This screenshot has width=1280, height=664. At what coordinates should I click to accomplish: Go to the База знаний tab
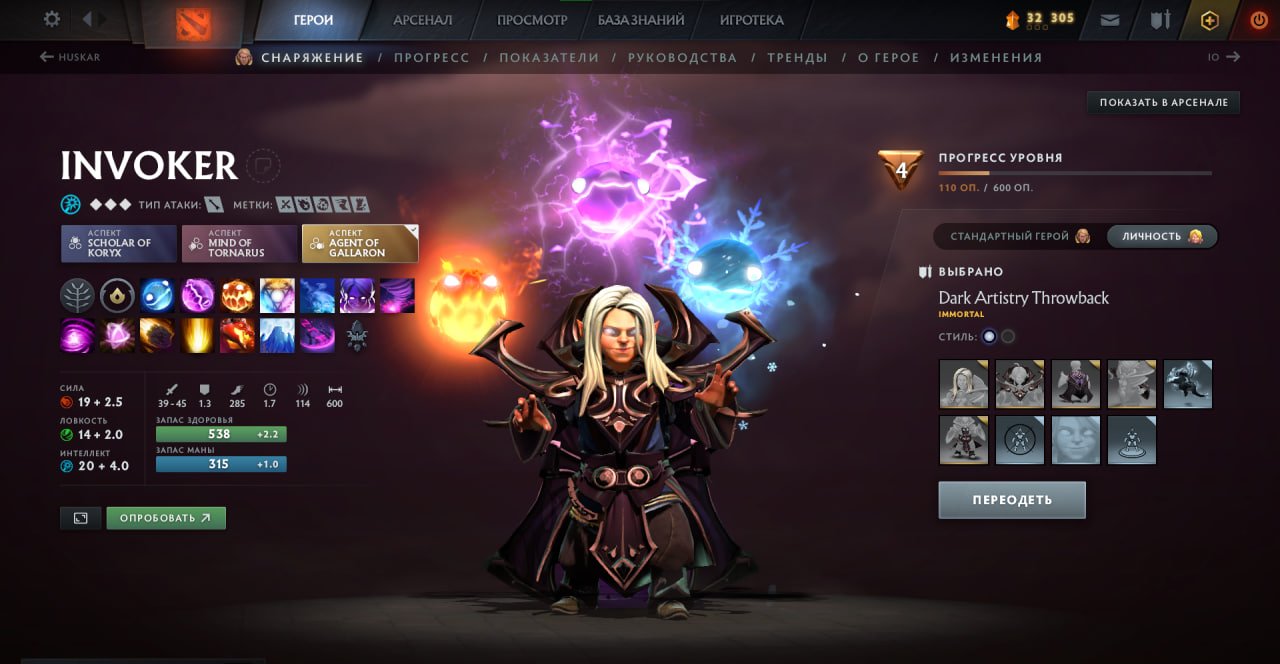[641, 20]
